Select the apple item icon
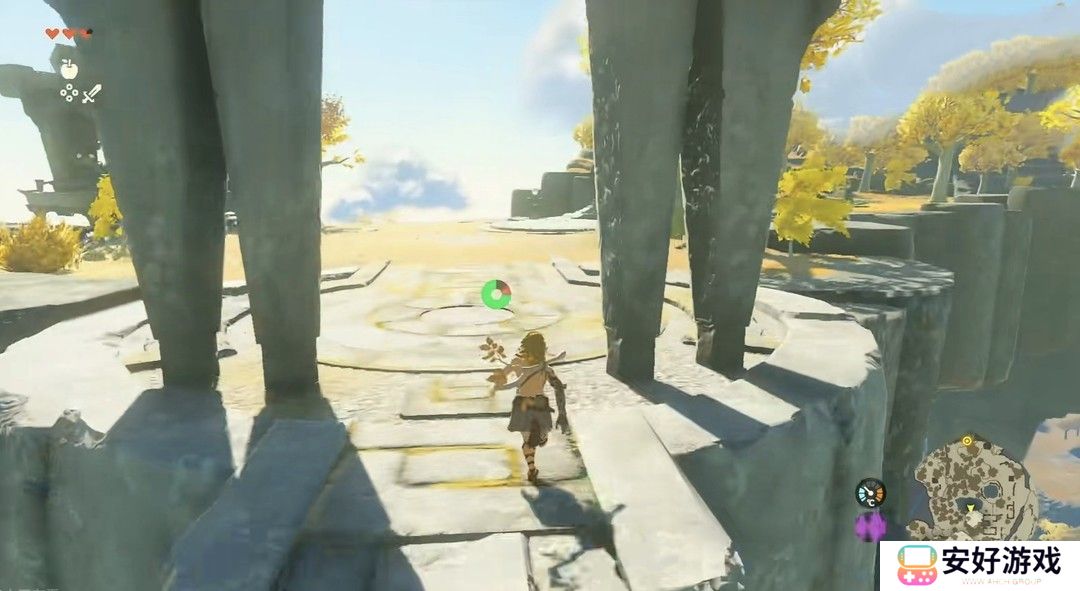This screenshot has height=591, width=1080. (x=68, y=68)
